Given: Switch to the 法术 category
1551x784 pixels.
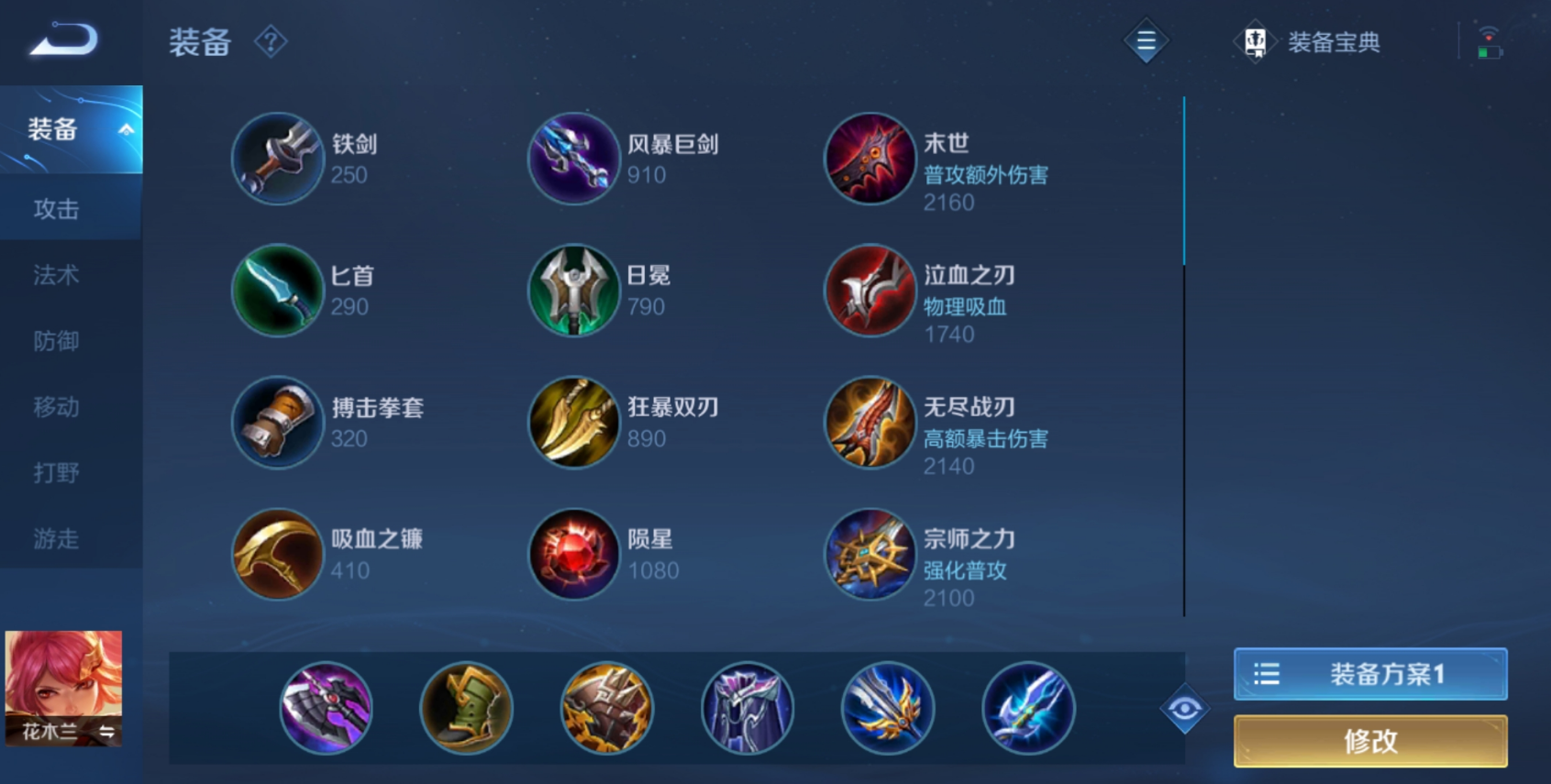Looking at the screenshot, I should coord(58,275).
